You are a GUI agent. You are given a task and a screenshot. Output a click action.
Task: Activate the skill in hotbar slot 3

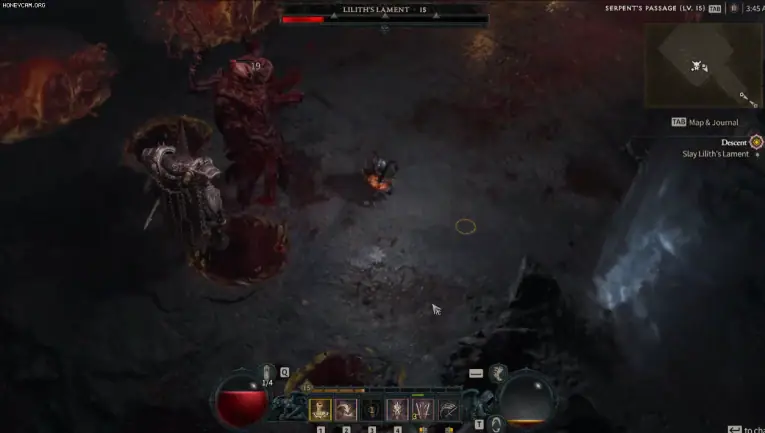[372, 409]
